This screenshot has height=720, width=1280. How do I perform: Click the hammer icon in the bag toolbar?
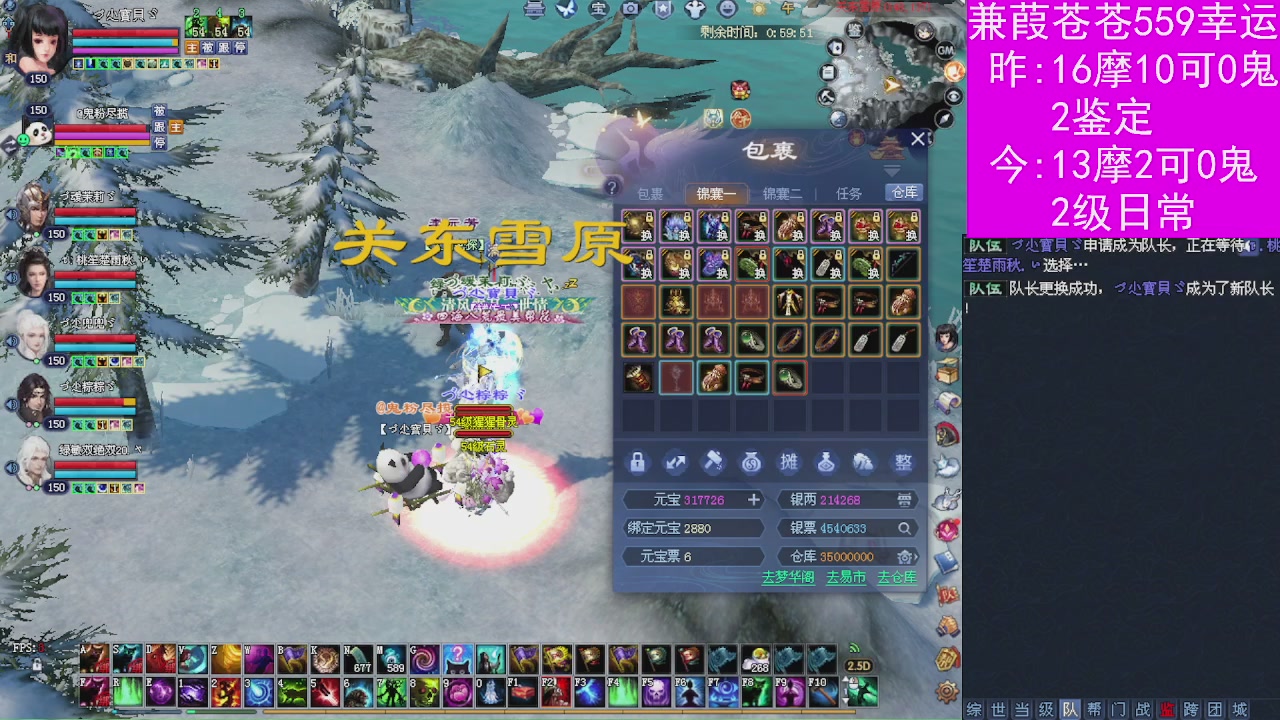pyautogui.click(x=714, y=462)
